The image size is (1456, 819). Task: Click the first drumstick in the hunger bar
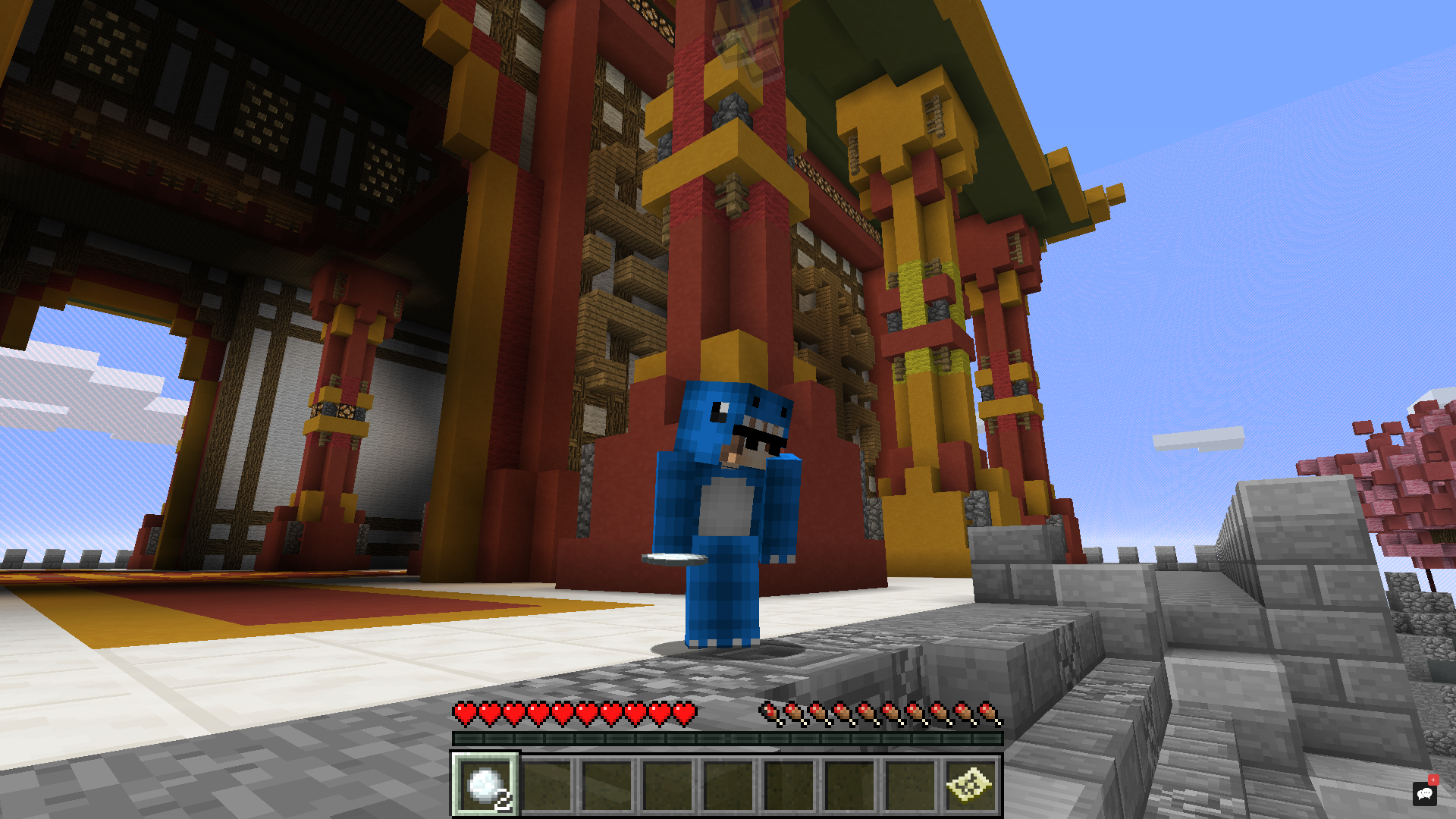tap(770, 712)
